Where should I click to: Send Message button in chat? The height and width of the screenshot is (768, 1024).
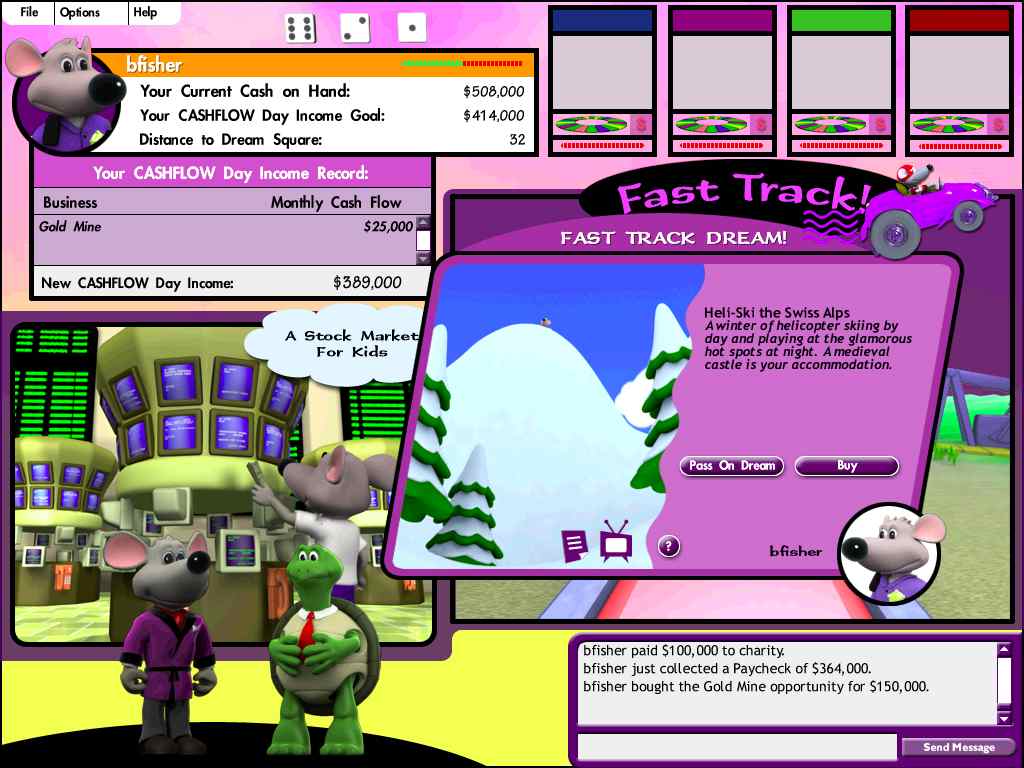[958, 747]
